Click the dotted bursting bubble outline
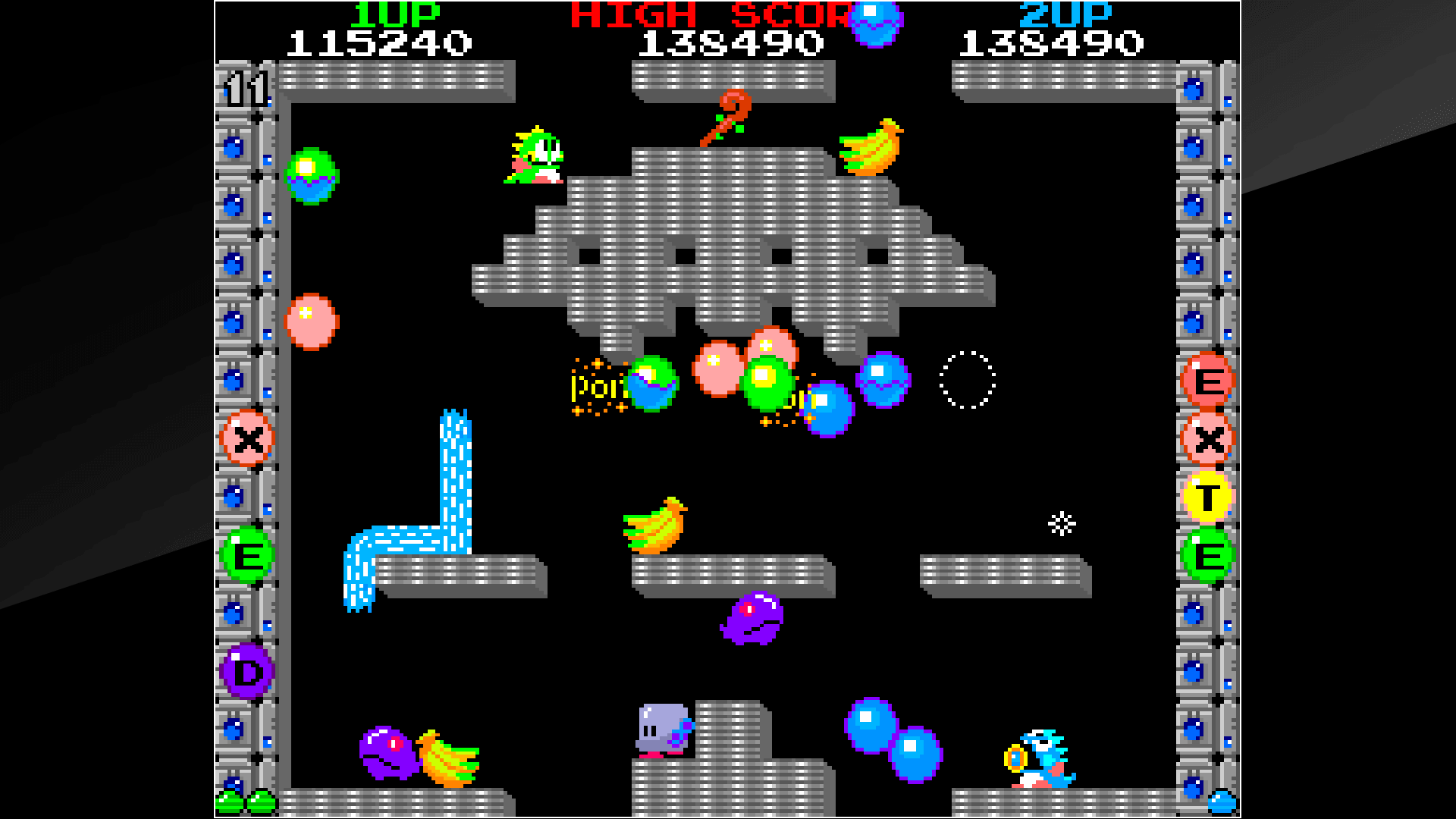Image resolution: width=1456 pixels, height=819 pixels. [x=967, y=379]
